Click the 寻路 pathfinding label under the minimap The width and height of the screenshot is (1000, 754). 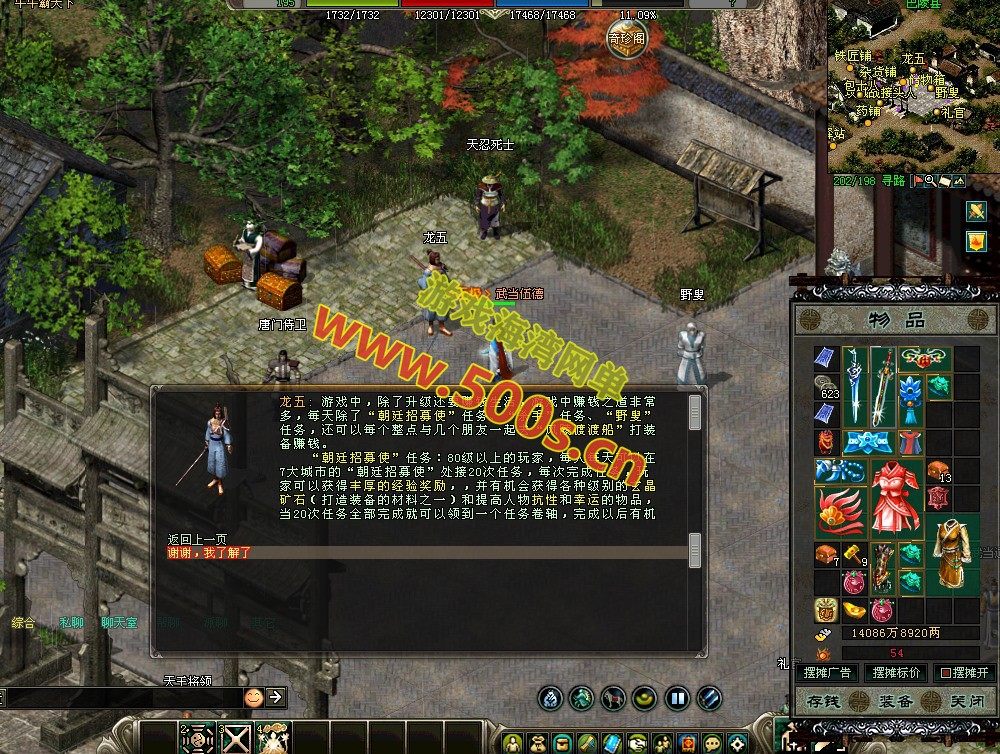tap(893, 181)
